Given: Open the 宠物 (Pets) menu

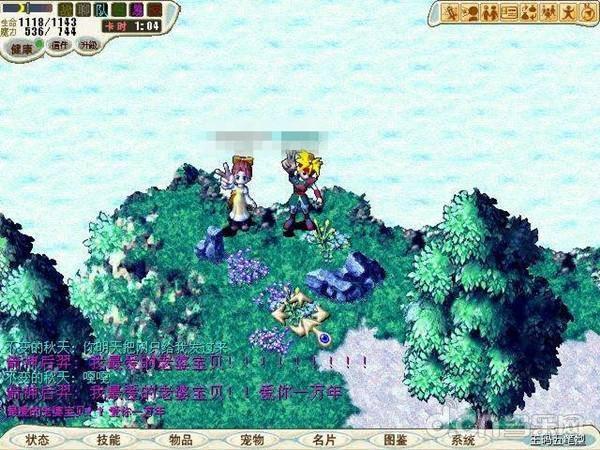Looking at the screenshot, I should click(x=252, y=439).
